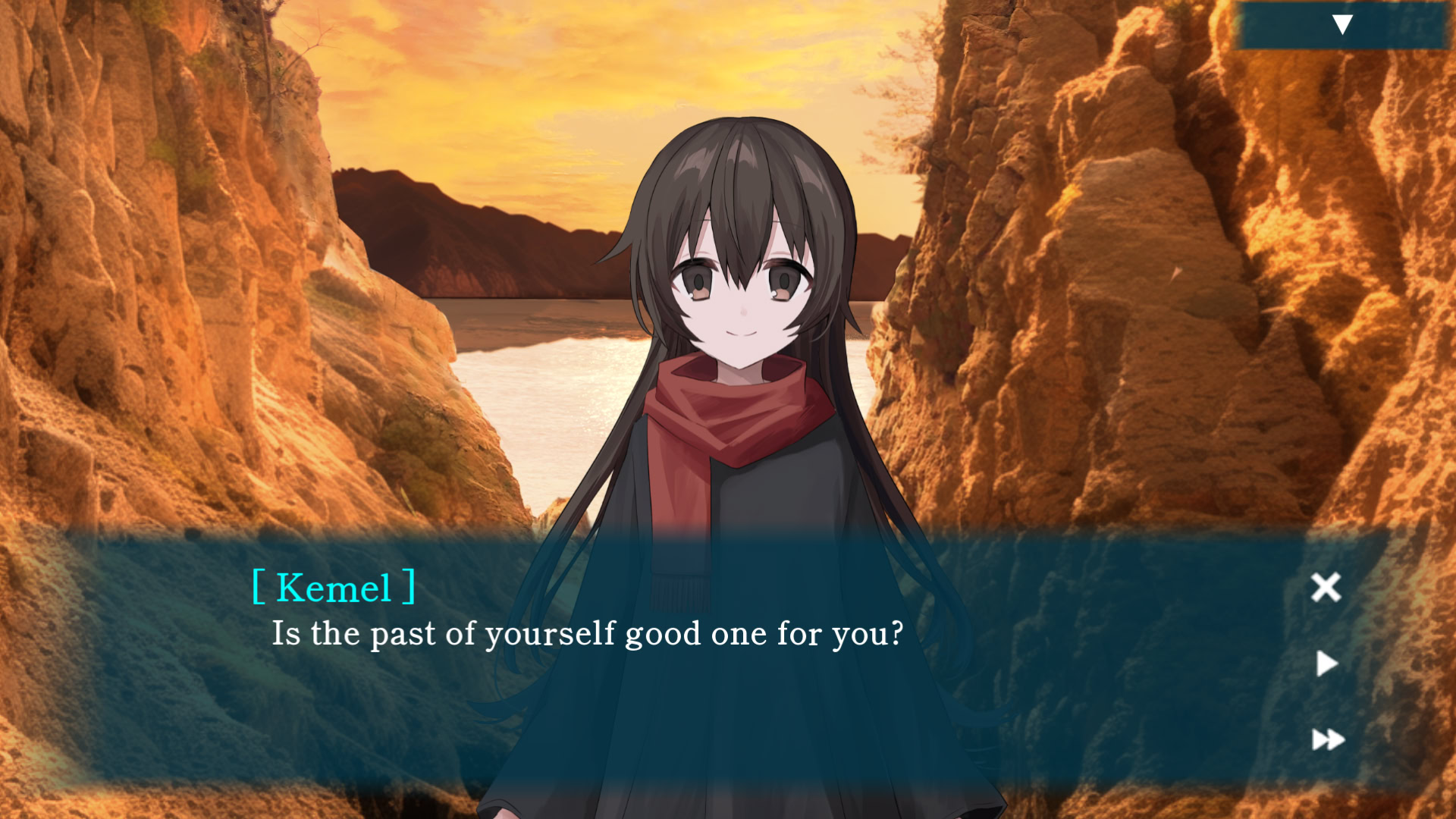
Task: Fast-forward dialogue with the double-arrow button
Action: [x=1328, y=739]
